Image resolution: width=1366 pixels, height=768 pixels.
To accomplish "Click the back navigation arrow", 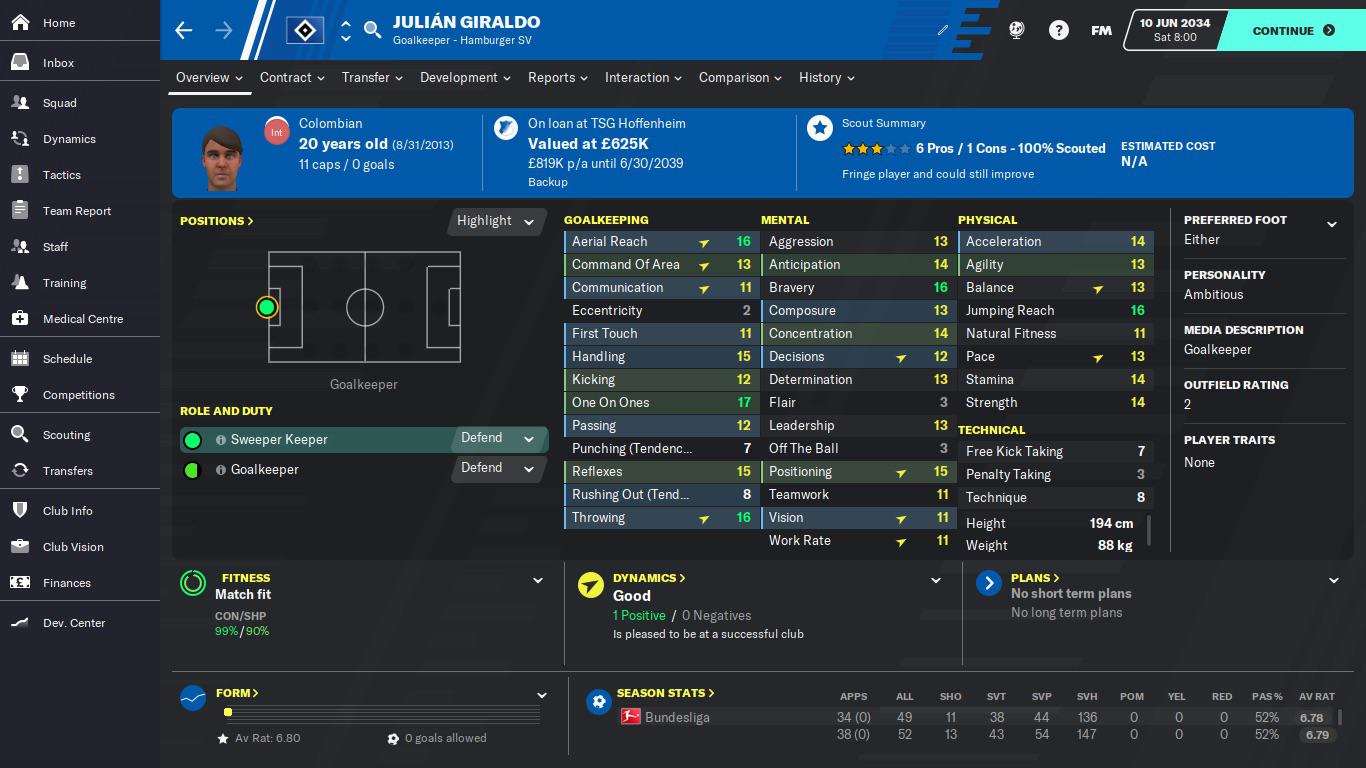I will (x=183, y=30).
